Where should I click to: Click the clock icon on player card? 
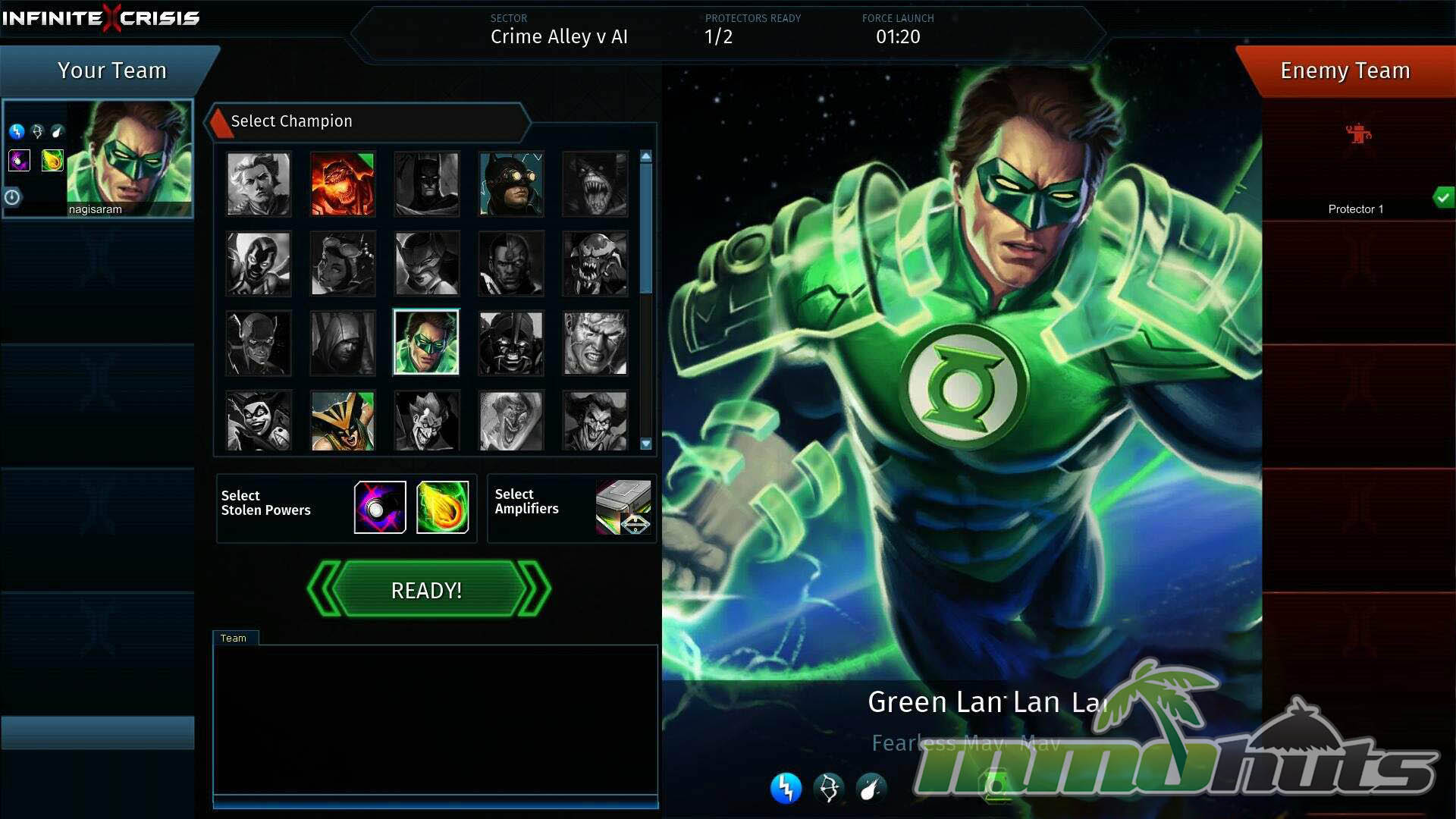pos(13,197)
